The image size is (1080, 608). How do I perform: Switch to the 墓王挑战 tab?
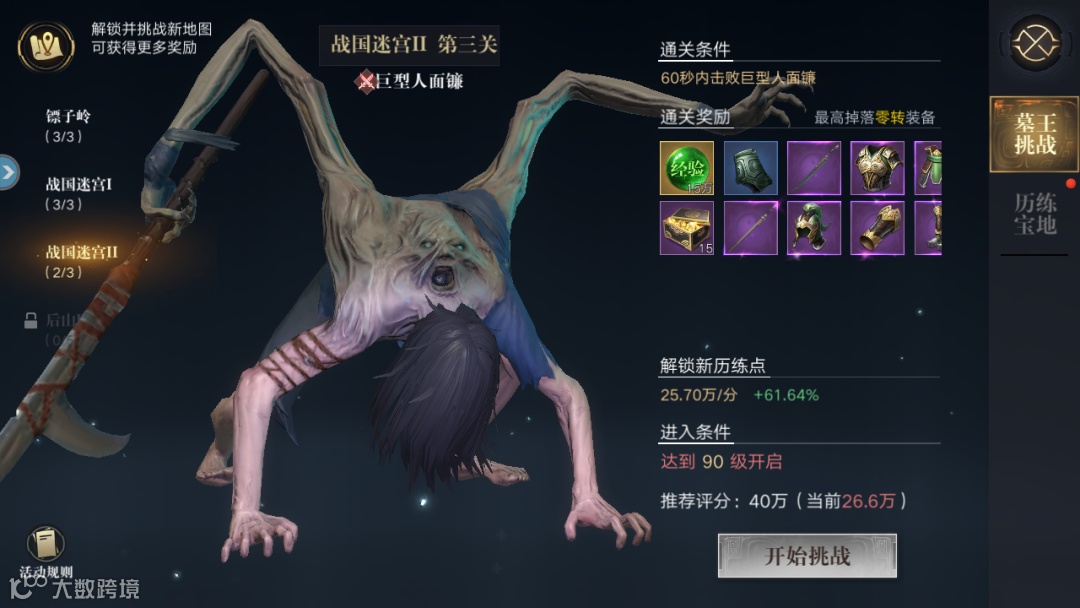pyautogui.click(x=1034, y=134)
